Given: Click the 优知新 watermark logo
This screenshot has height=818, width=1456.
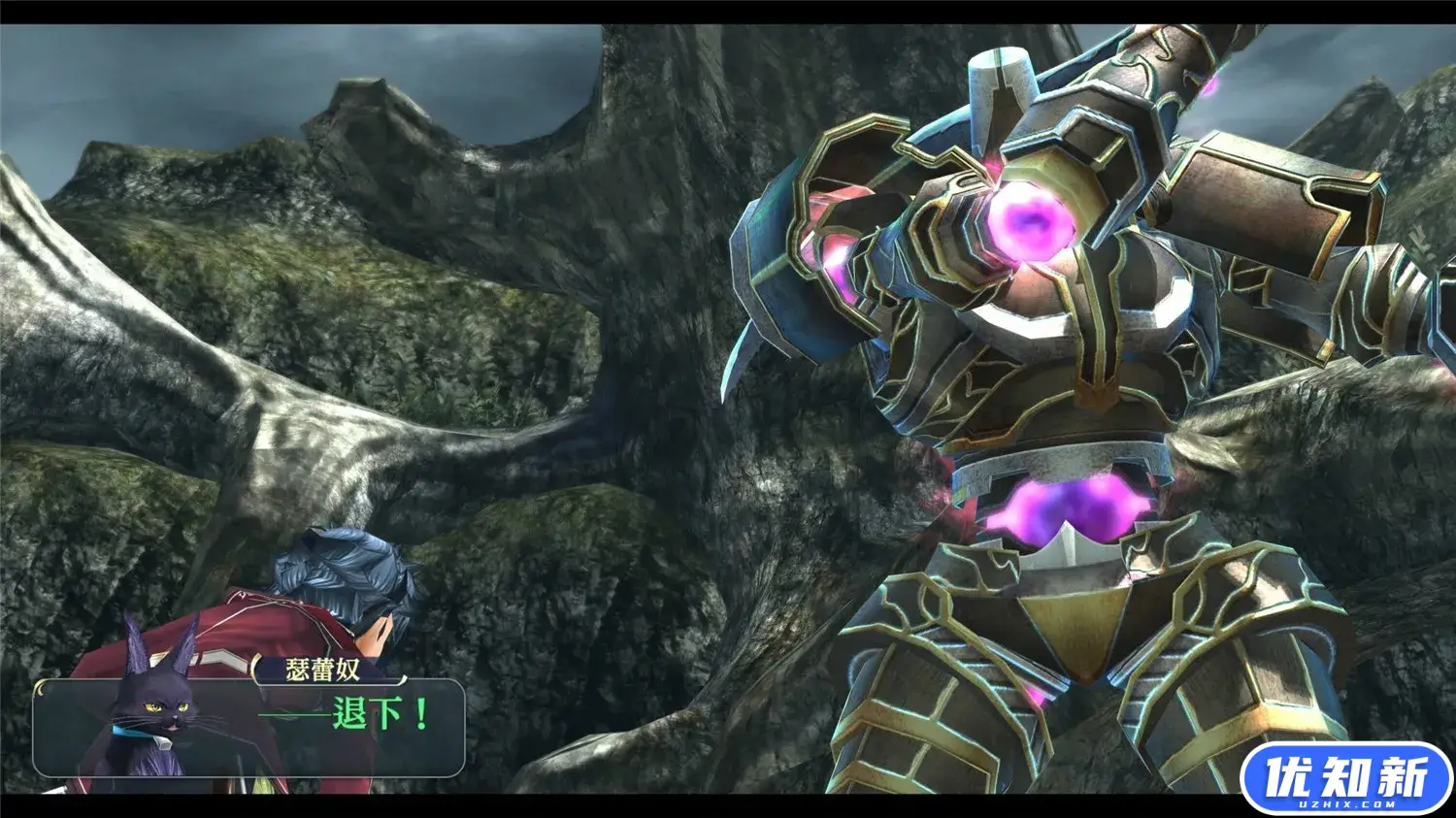Looking at the screenshot, I should pos(1345,778).
